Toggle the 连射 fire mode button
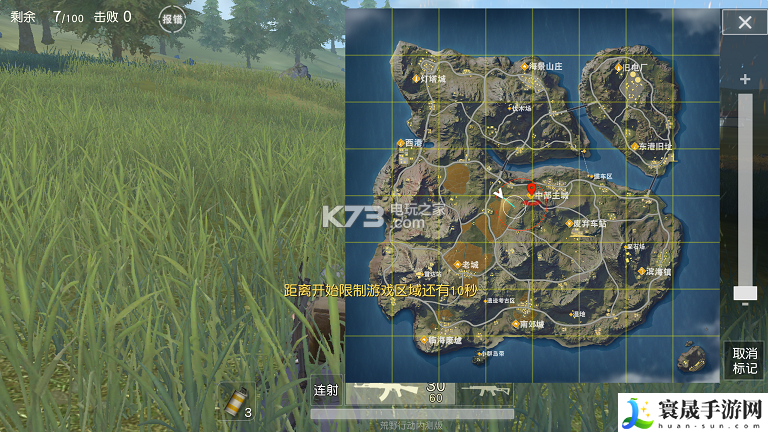768x432 pixels. click(326, 391)
